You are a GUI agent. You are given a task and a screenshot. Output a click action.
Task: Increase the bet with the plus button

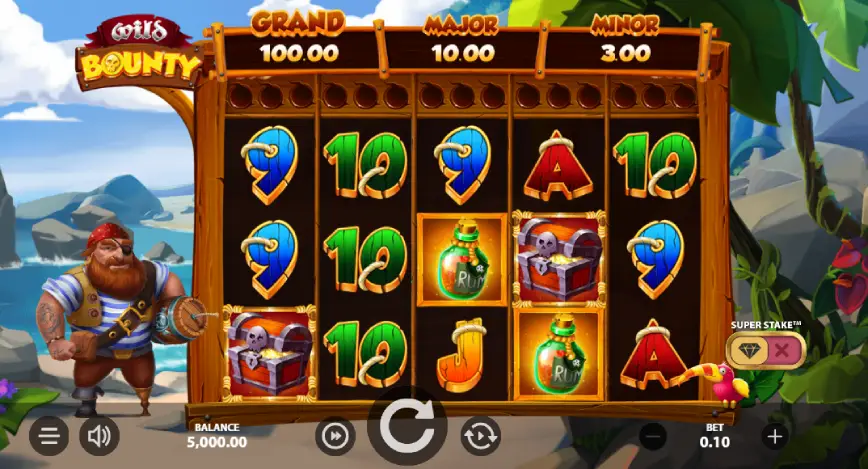pos(774,436)
